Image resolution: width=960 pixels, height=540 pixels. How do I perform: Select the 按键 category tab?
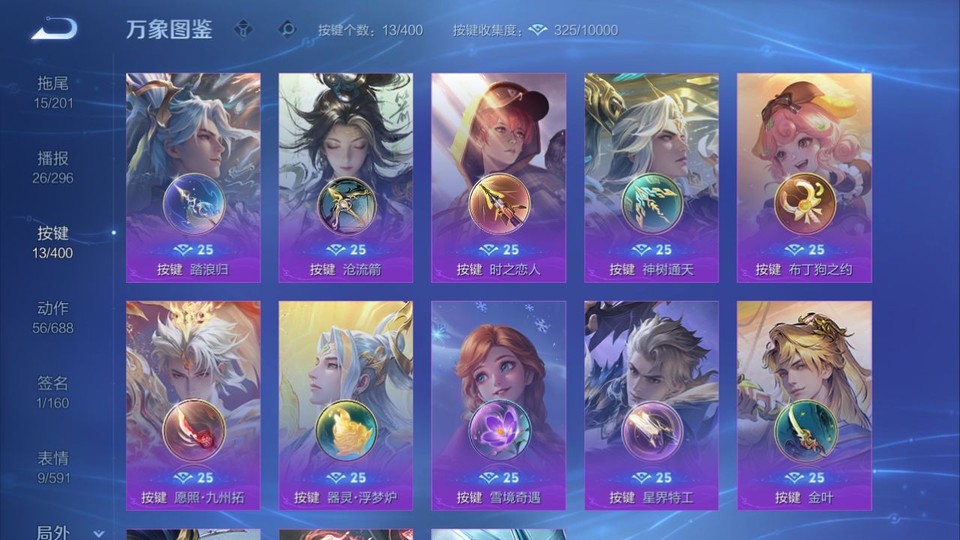click(x=54, y=242)
